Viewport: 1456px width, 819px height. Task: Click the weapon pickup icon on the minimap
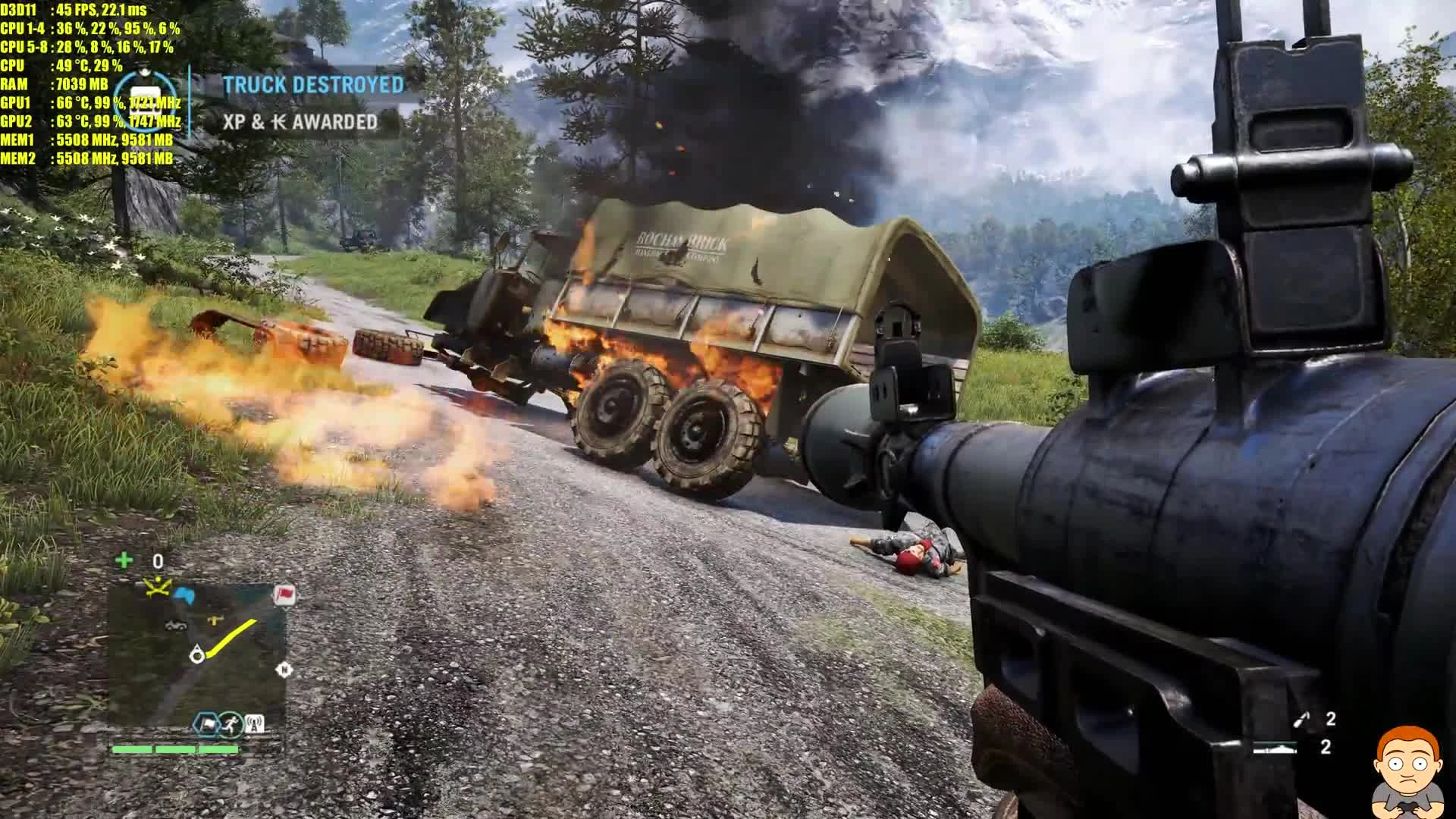tap(215, 619)
